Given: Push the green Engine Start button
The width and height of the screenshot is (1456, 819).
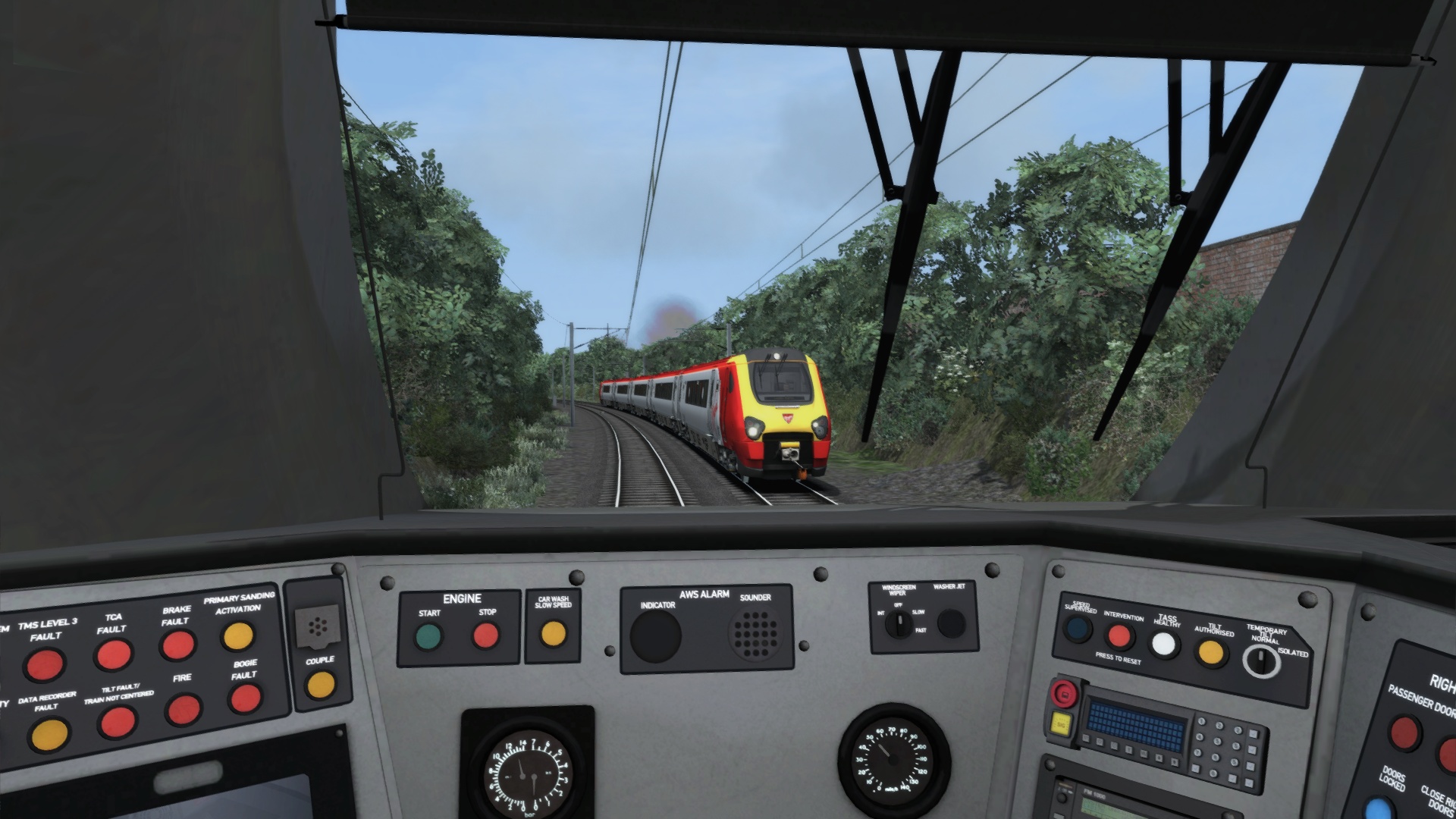Looking at the screenshot, I should pyautogui.click(x=428, y=636).
